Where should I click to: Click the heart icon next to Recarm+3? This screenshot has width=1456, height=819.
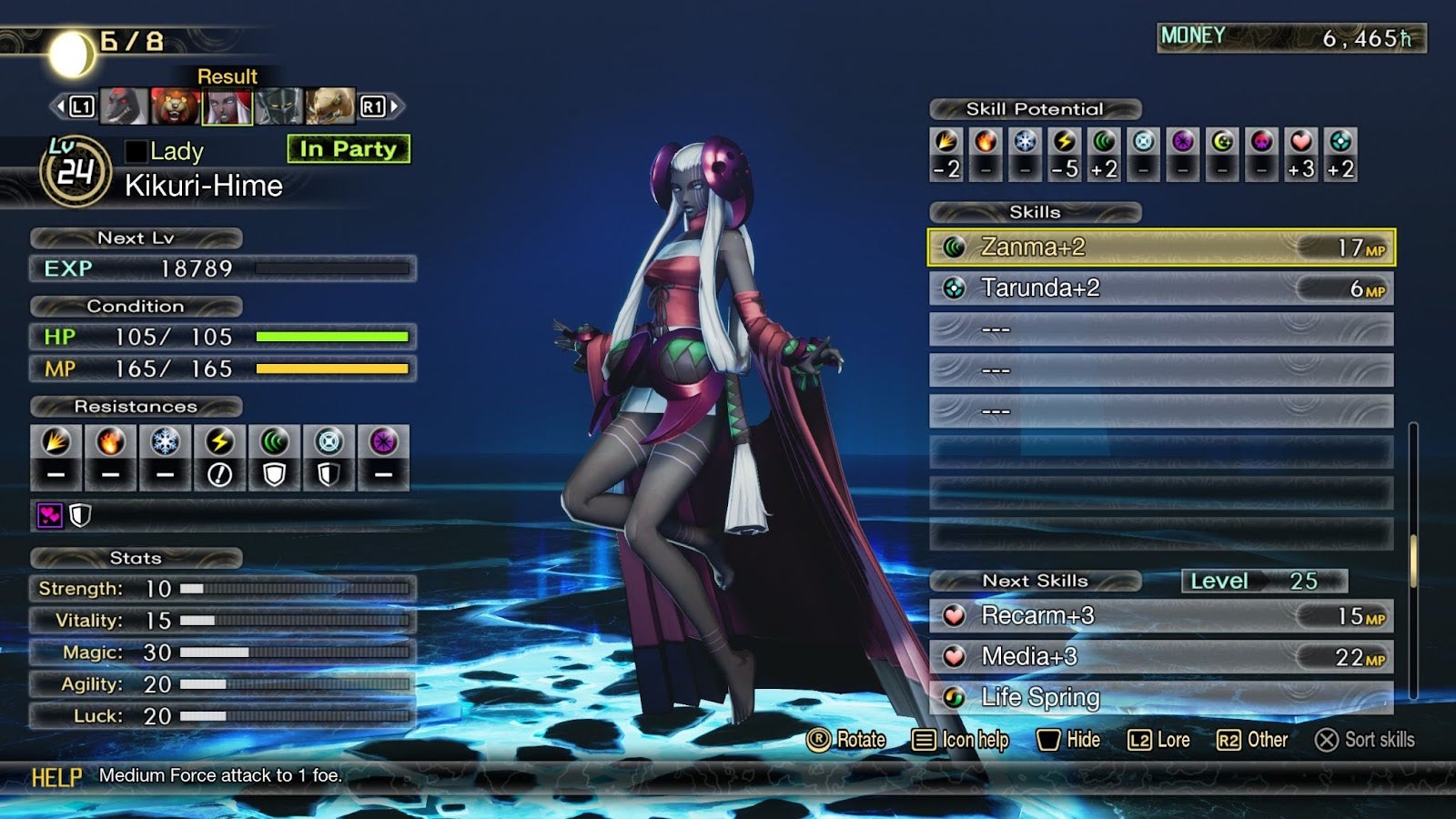click(955, 616)
